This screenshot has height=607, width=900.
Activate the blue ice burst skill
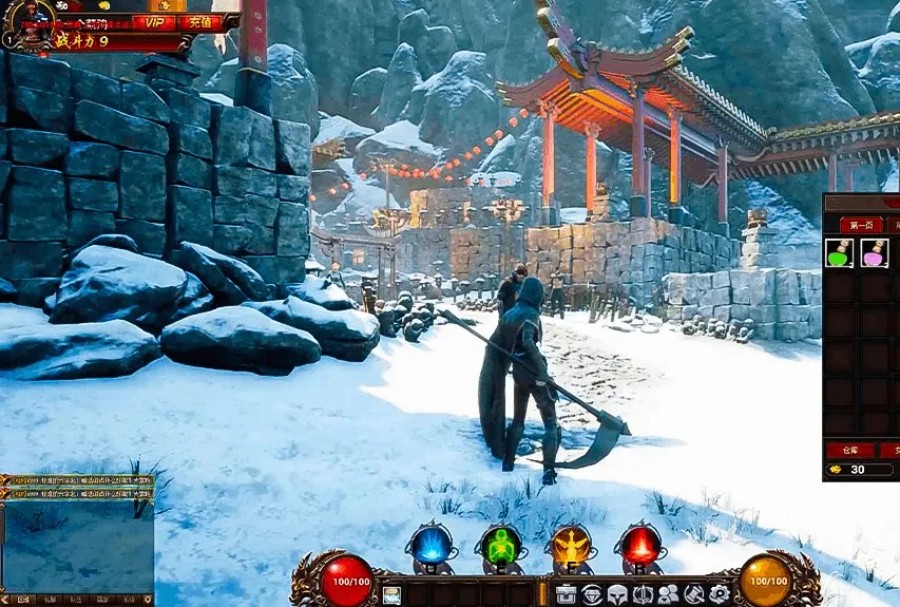tap(431, 546)
